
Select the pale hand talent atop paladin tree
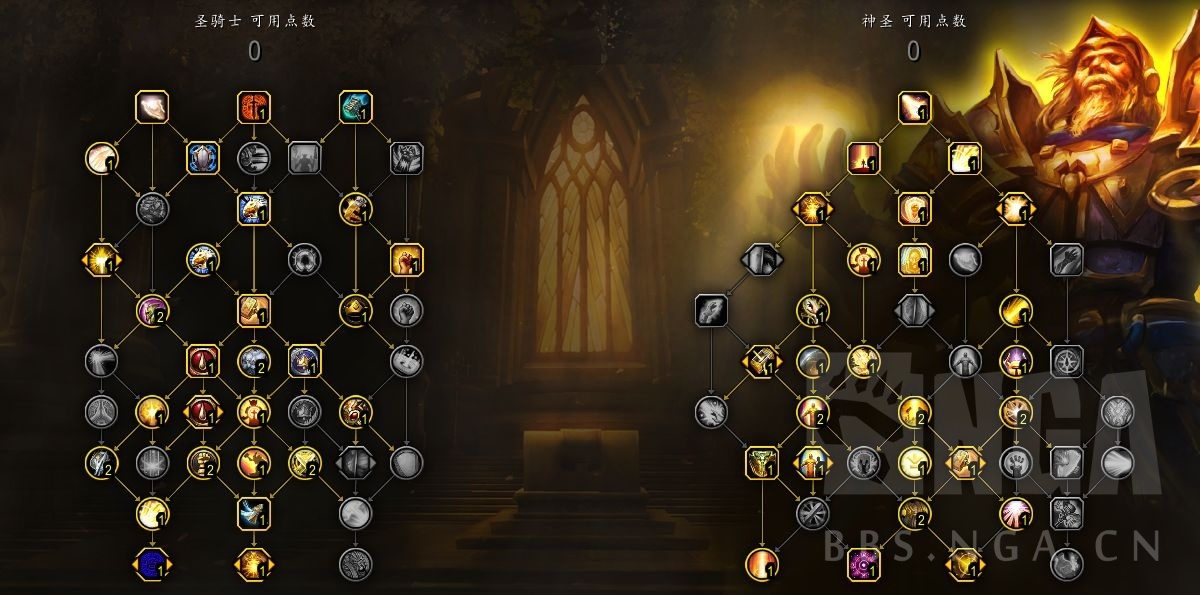(152, 105)
